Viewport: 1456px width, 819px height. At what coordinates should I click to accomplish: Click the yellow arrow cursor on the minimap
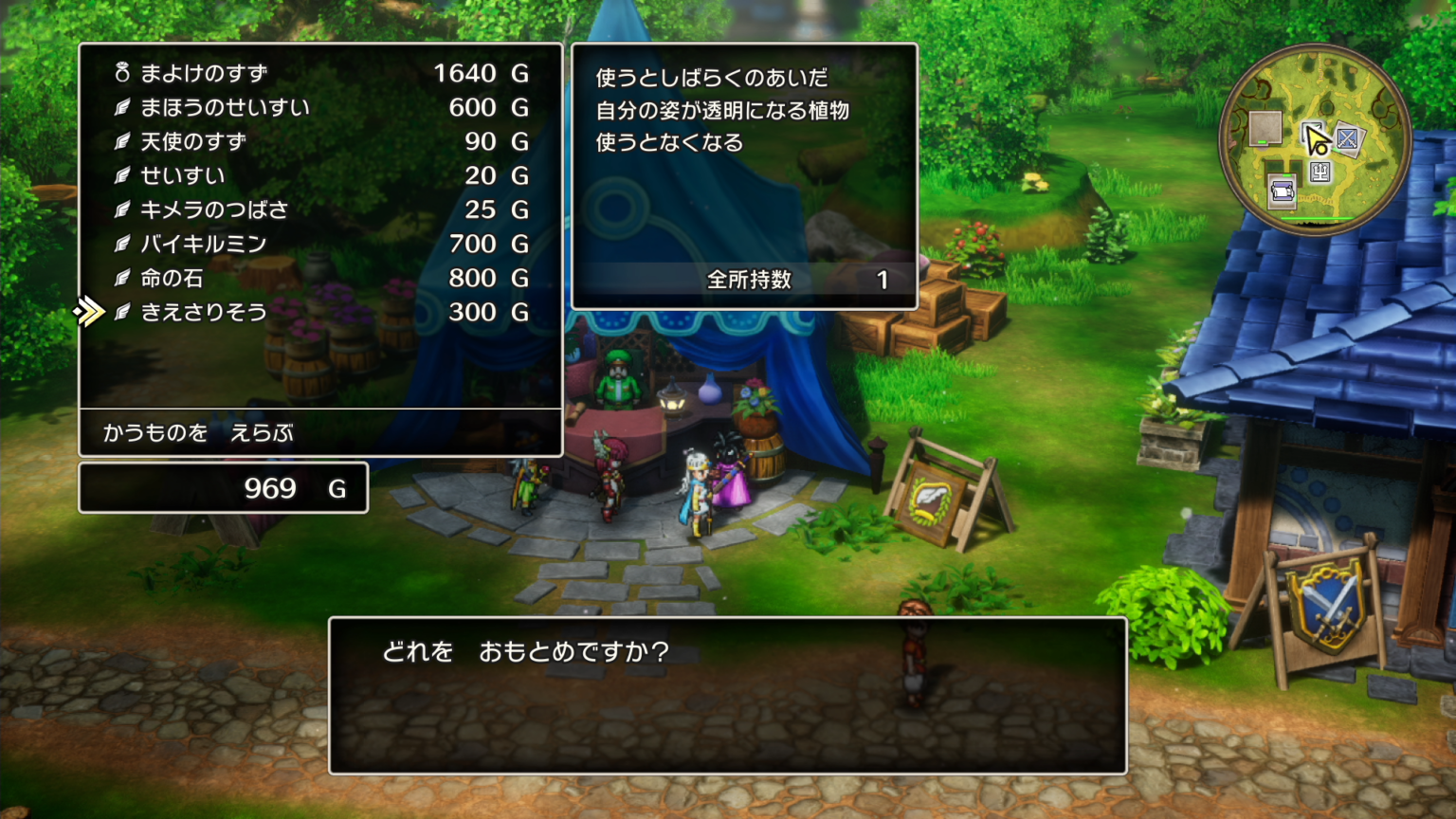(1318, 142)
